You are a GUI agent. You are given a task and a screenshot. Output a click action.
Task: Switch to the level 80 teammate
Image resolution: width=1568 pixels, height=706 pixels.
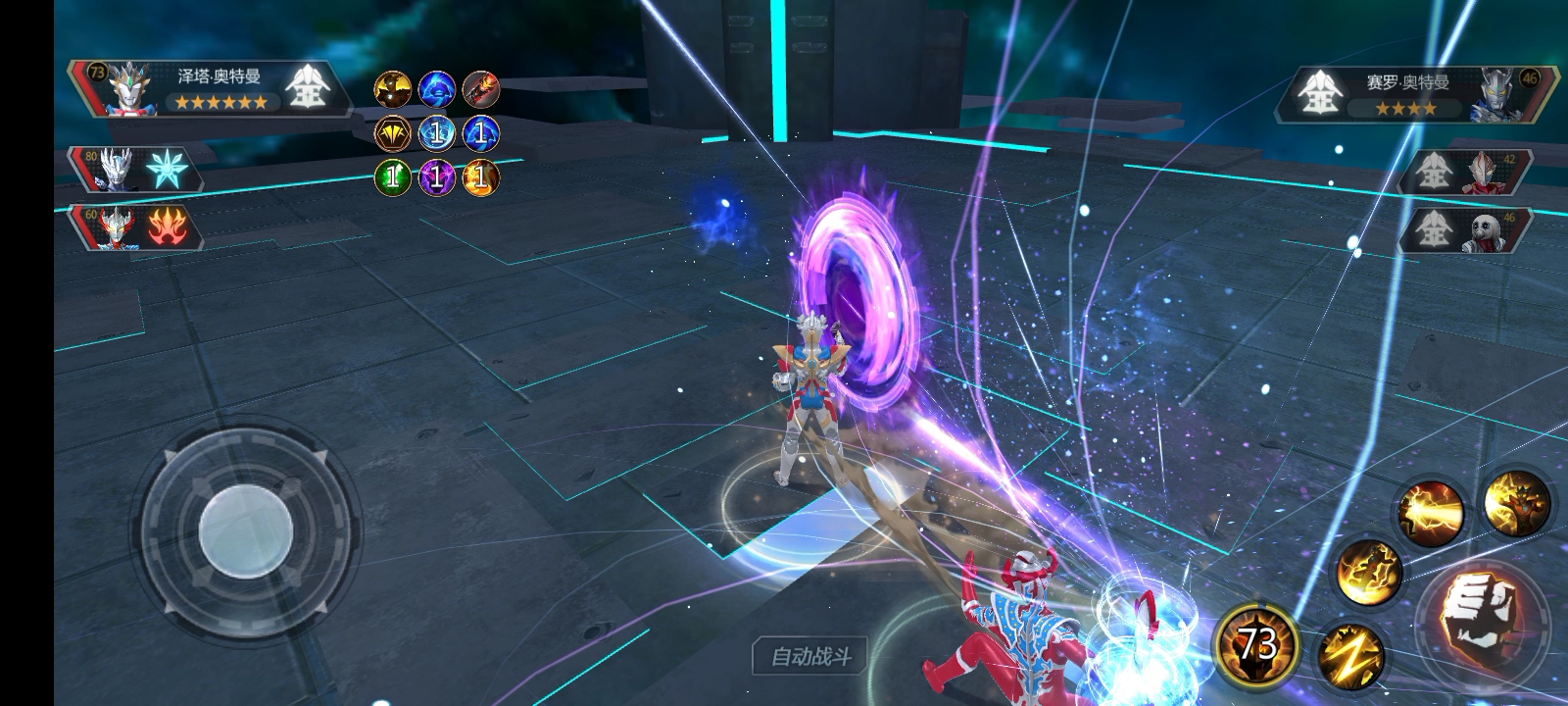tap(135, 170)
